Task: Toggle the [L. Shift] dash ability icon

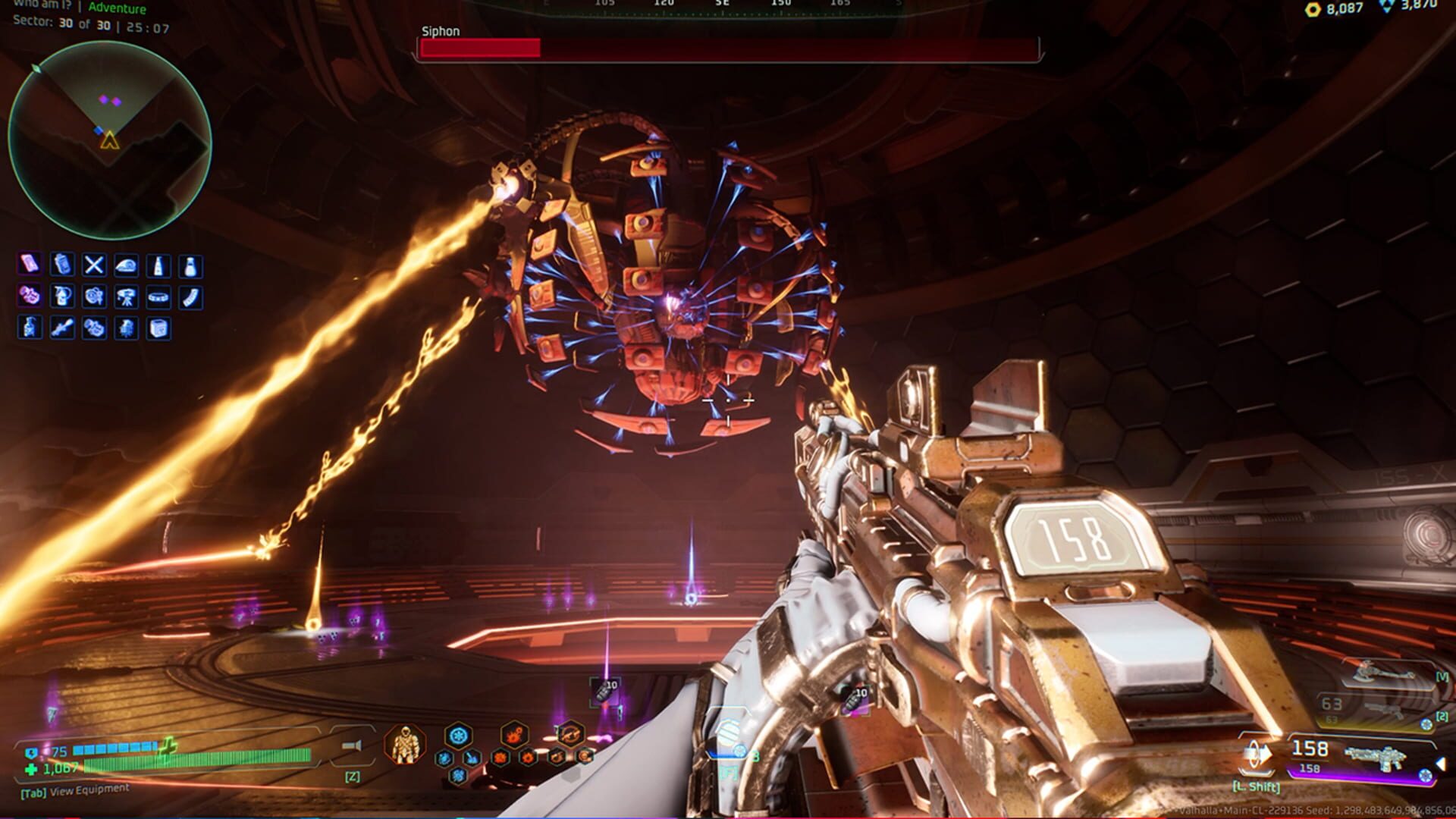Action: coord(1257,755)
